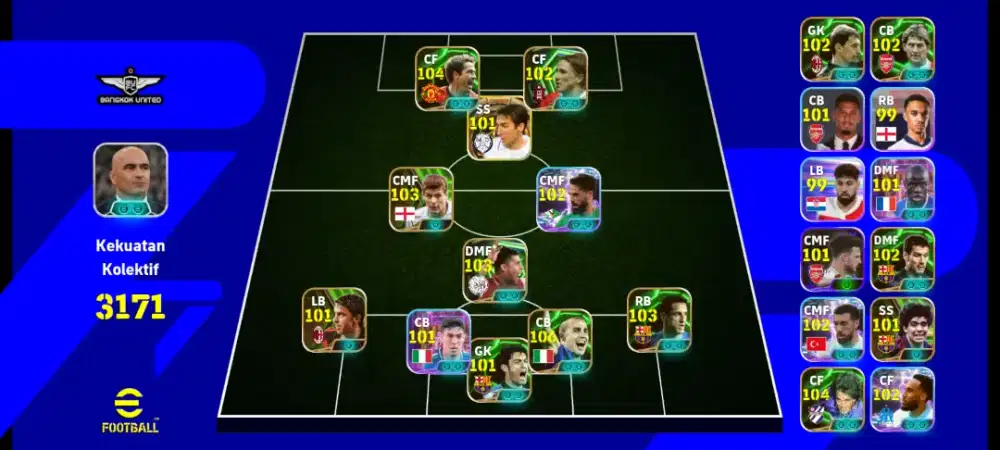Viewport: 1000px width, 450px height.
Task: Pick the substitute SS 101 Barcelona card
Action: tap(902, 329)
